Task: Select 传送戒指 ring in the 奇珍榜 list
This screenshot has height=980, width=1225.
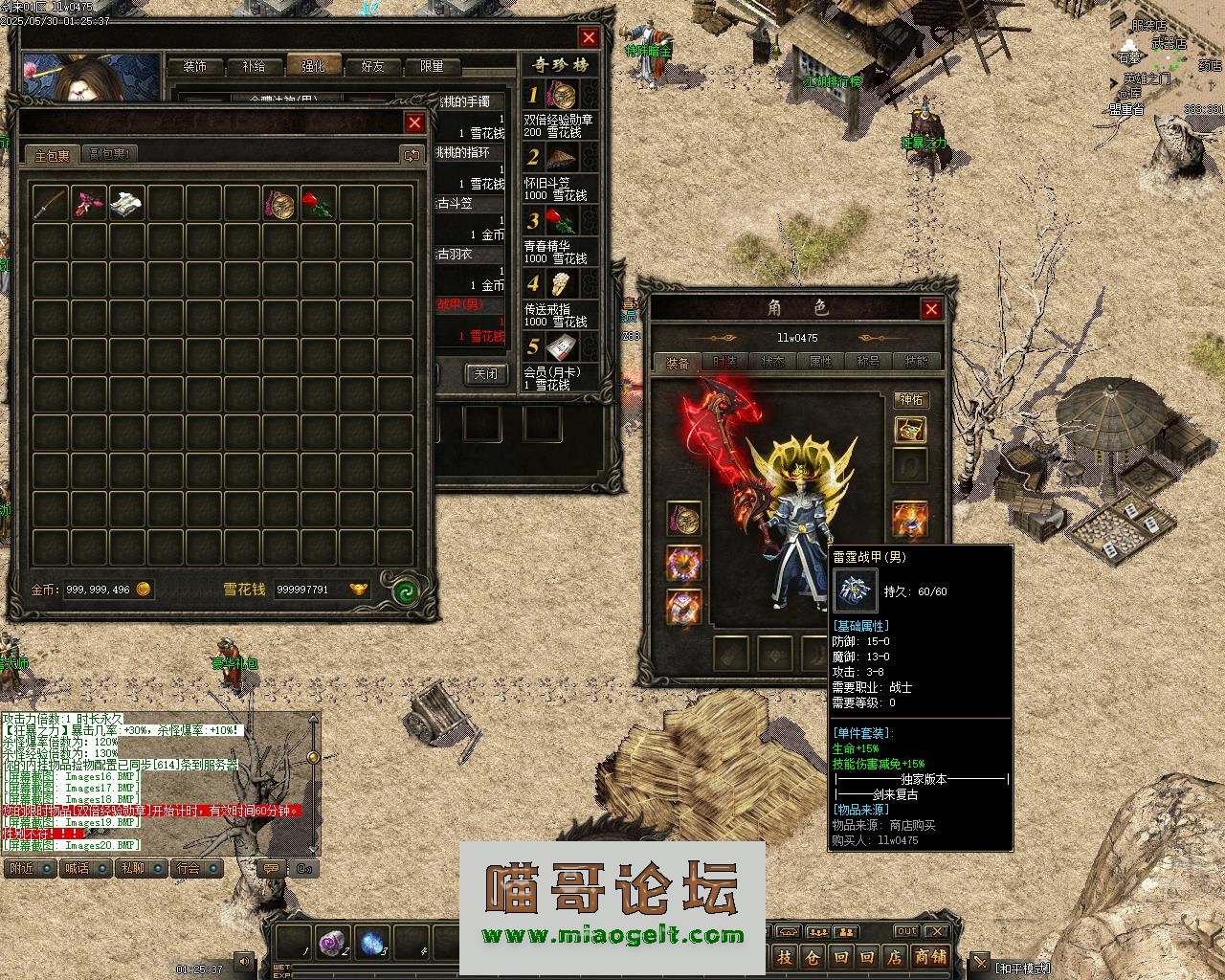Action: (562, 284)
